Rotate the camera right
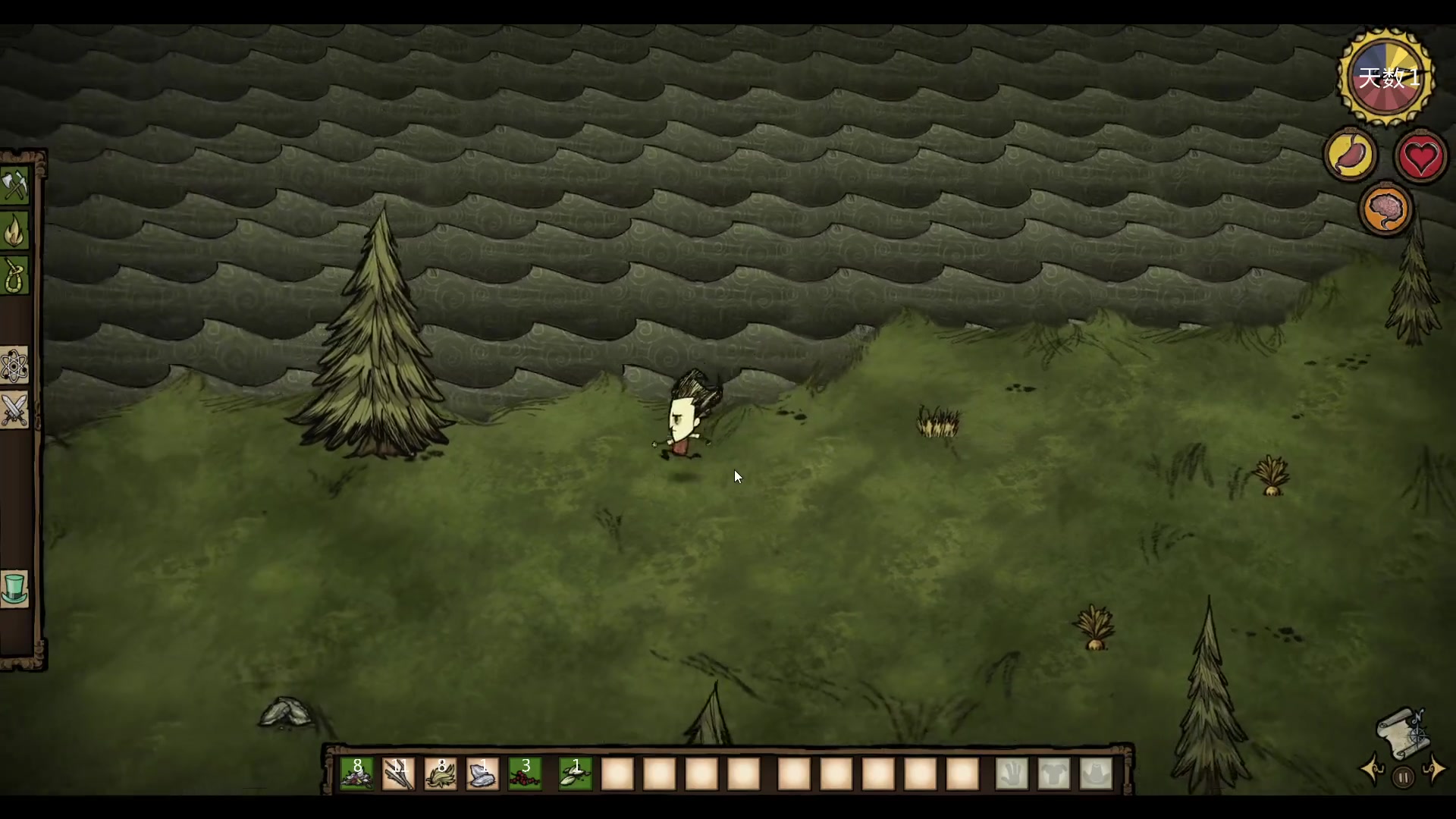Screen dimensions: 1456x819 point(1434,770)
